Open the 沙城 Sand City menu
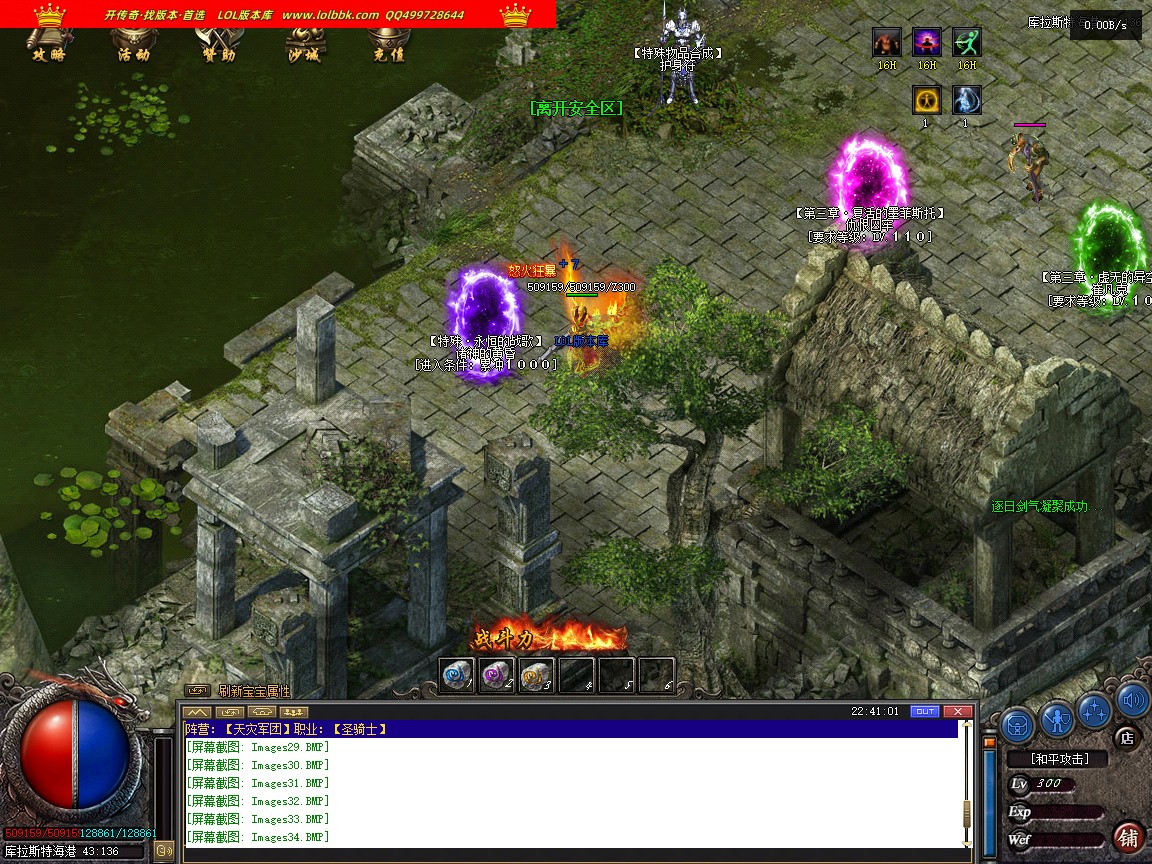This screenshot has height=864, width=1152. [x=303, y=54]
